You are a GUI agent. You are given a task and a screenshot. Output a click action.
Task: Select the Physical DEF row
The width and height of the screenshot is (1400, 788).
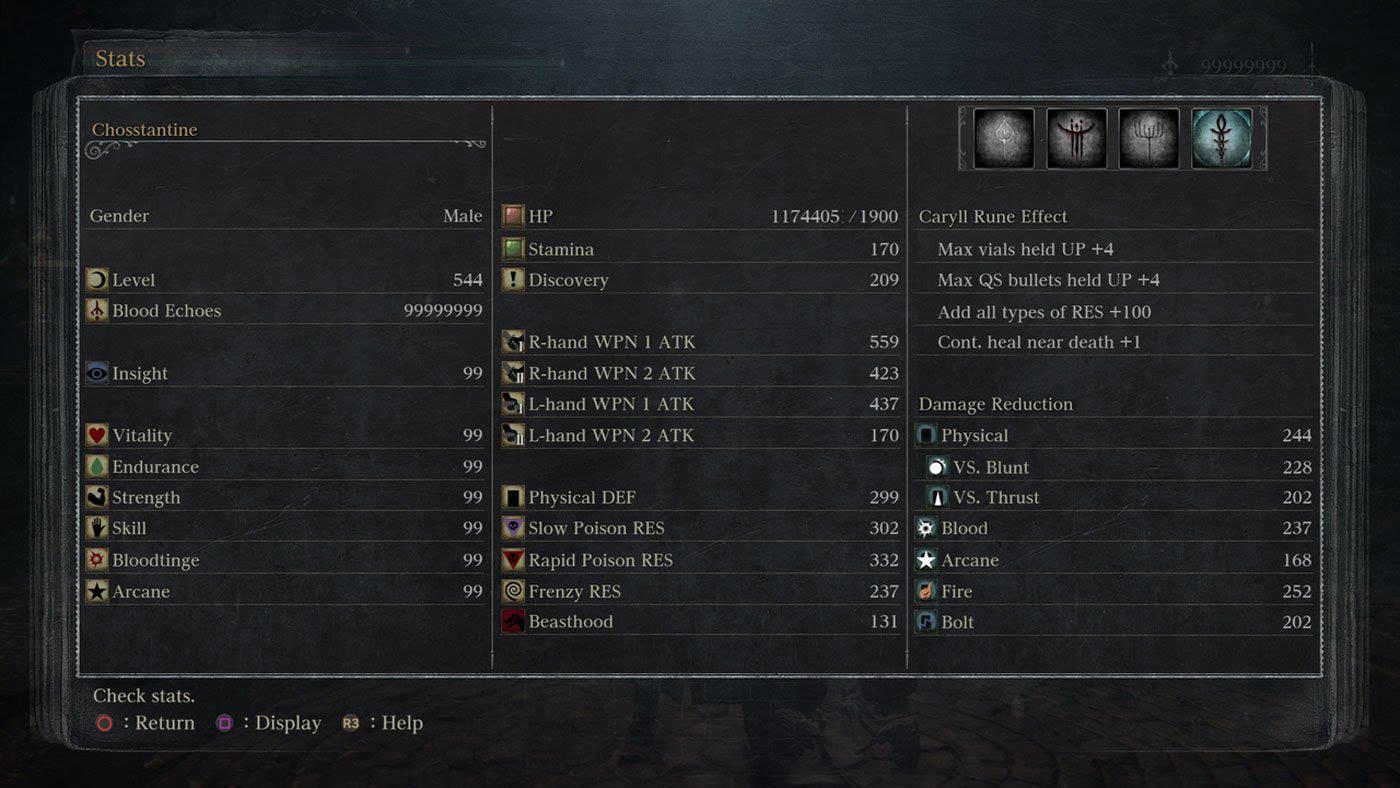[x=700, y=498]
